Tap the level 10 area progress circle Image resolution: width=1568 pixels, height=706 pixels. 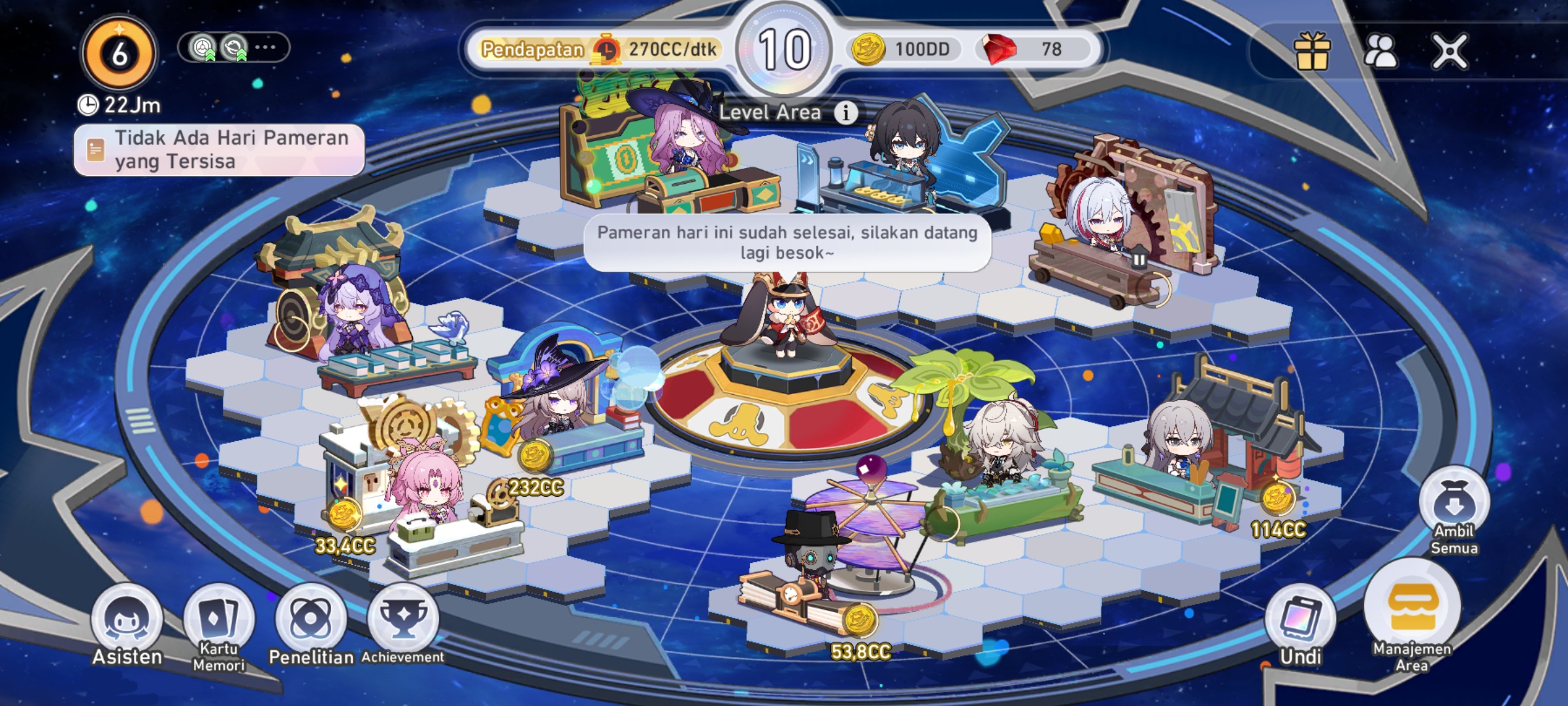(783, 49)
